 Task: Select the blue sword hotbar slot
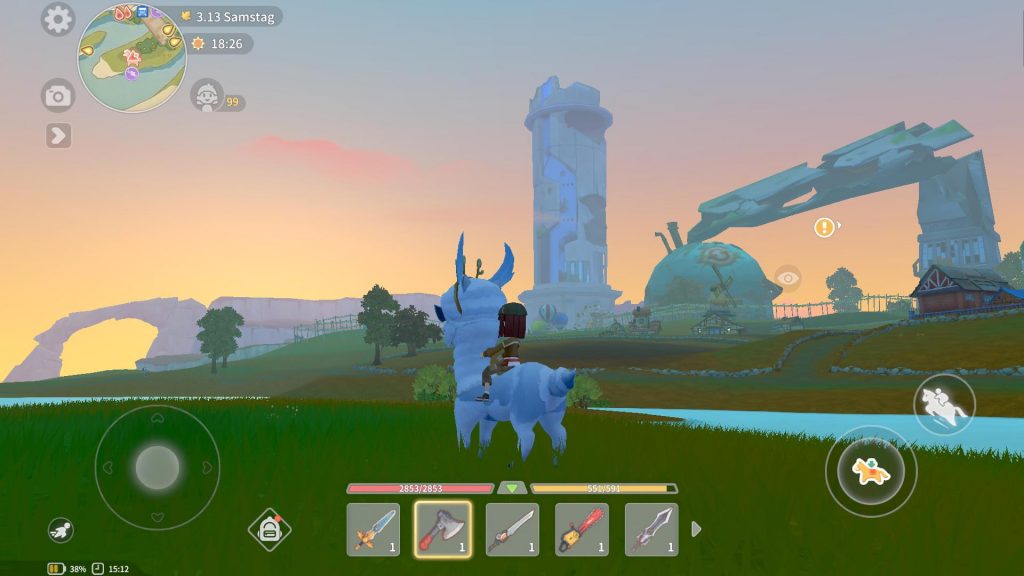pos(373,529)
